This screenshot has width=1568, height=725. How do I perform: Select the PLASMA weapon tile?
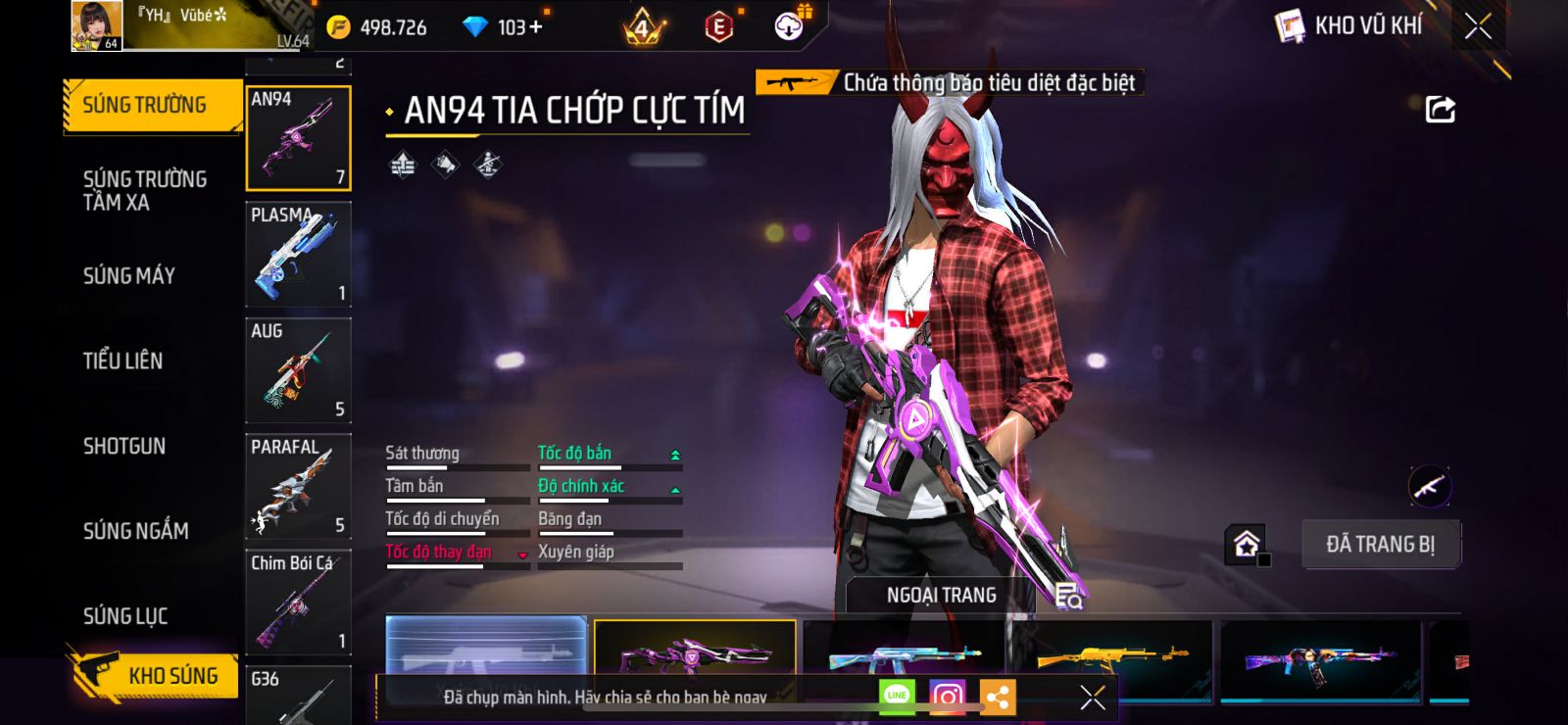click(298, 254)
